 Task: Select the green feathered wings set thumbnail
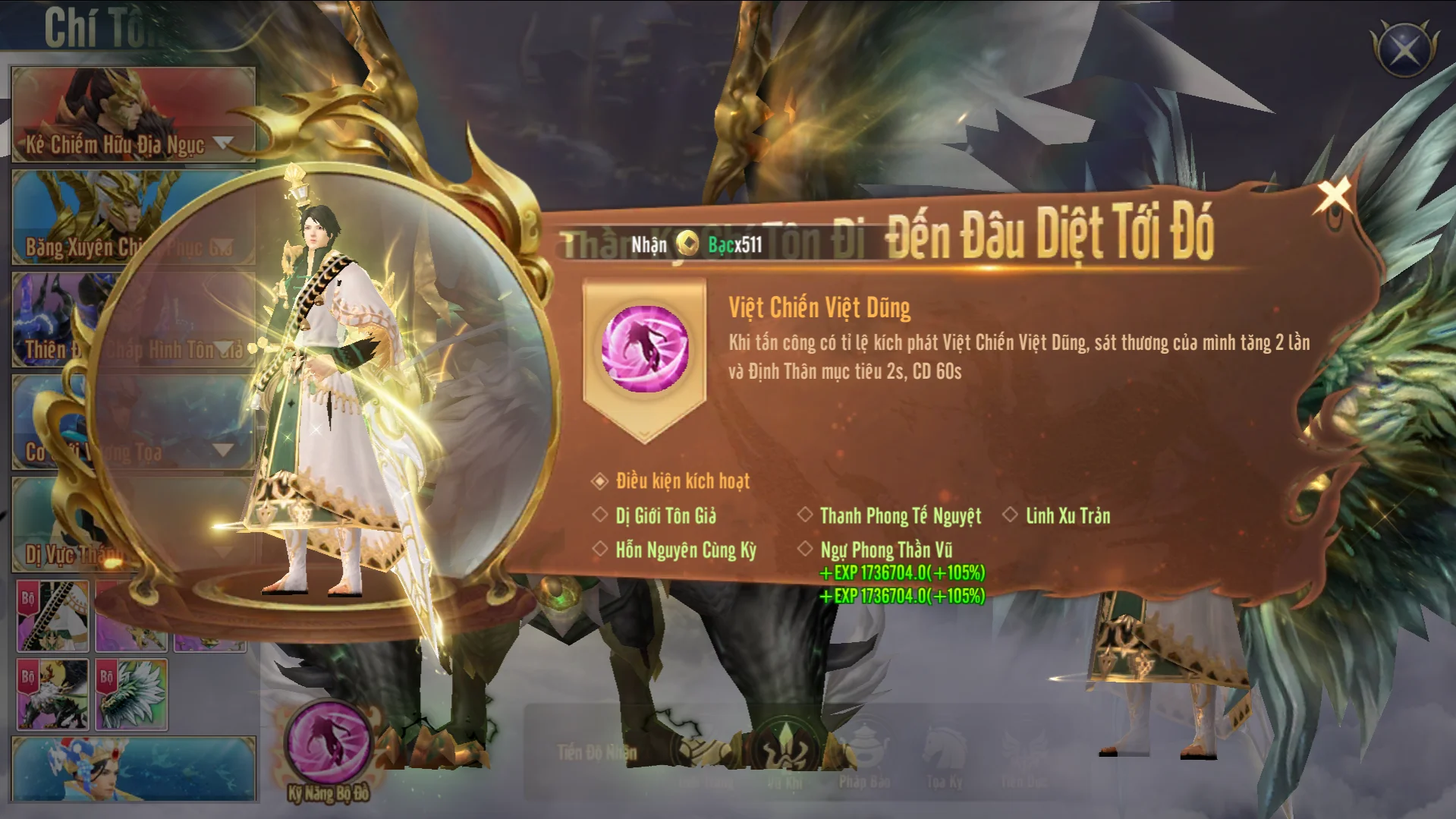(x=131, y=695)
